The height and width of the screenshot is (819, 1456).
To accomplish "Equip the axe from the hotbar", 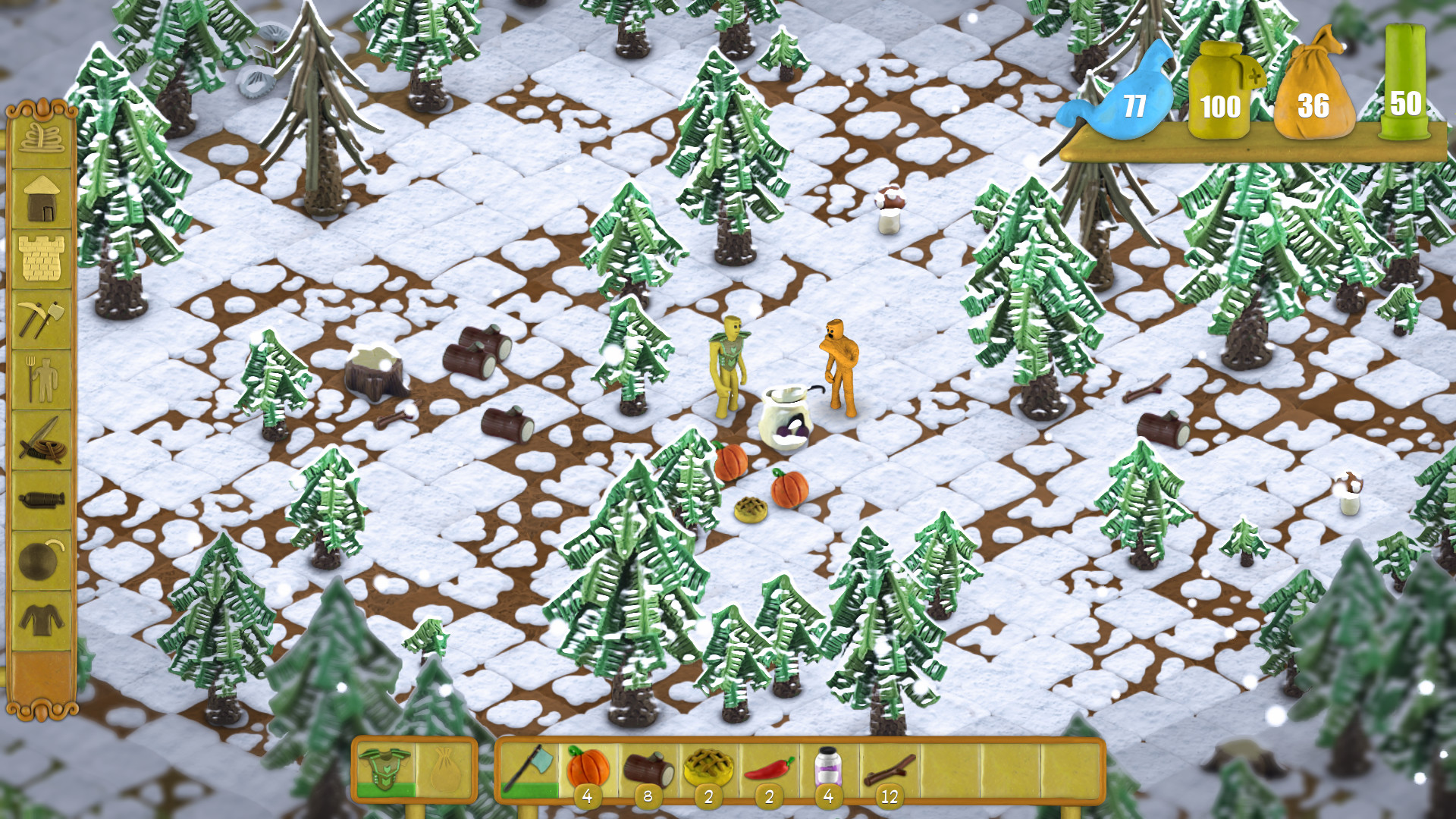I will (529, 770).
